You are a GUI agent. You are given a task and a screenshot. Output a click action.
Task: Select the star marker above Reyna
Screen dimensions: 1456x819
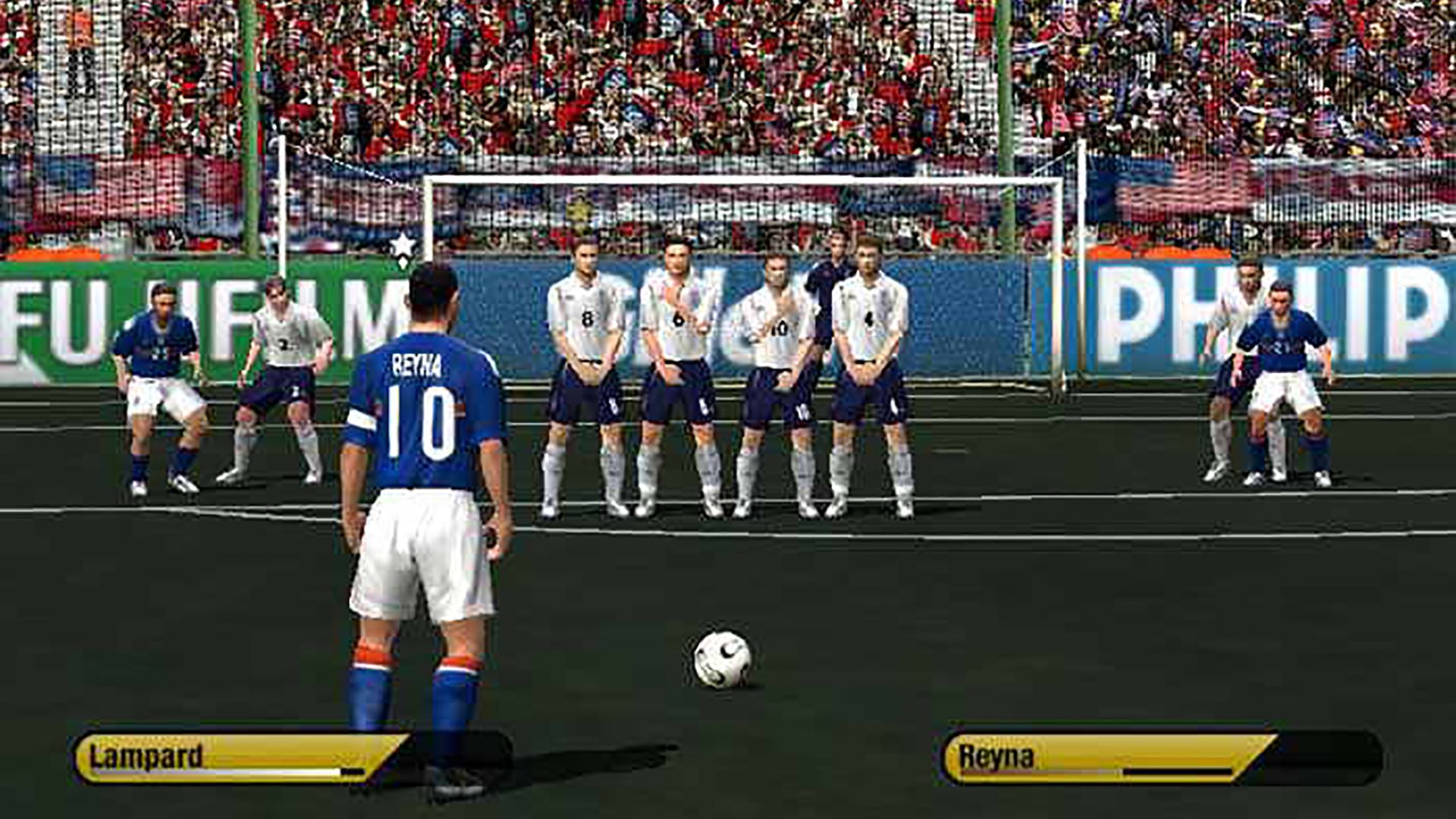[x=402, y=244]
